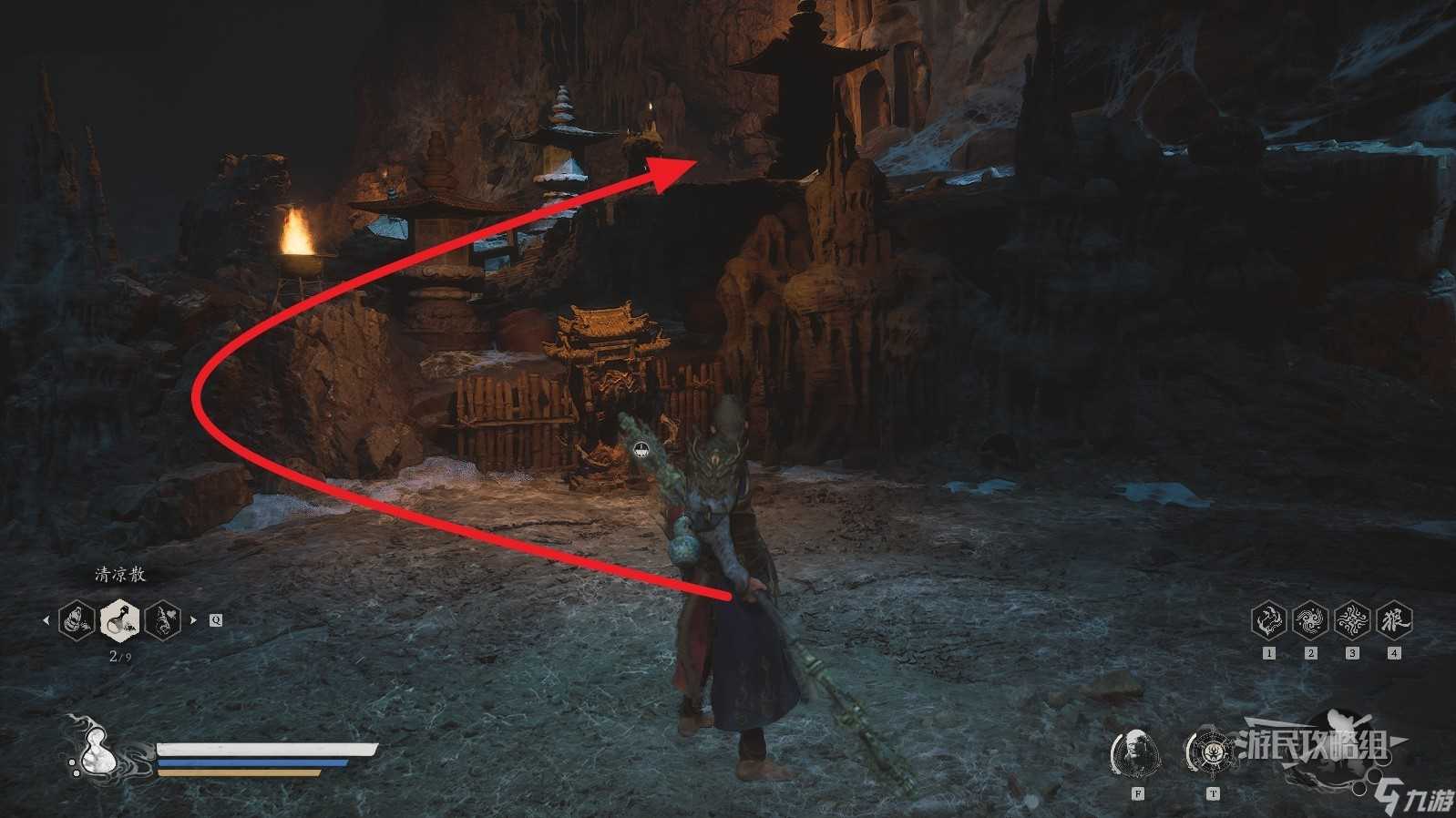Cycle quick items with the right arrow
Viewport: 1456px width, 818px height.
pyautogui.click(x=193, y=620)
